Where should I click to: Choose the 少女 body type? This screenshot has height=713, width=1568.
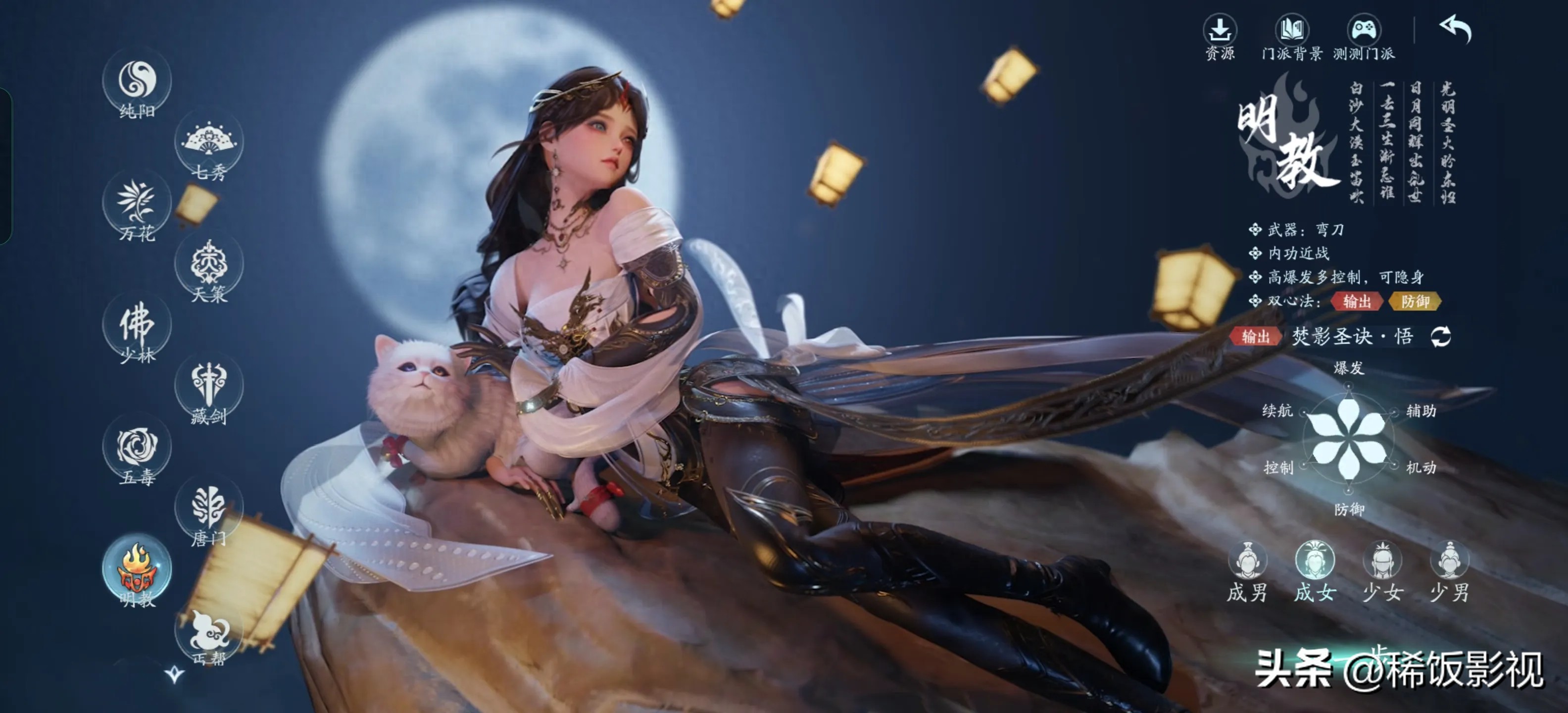[1382, 572]
